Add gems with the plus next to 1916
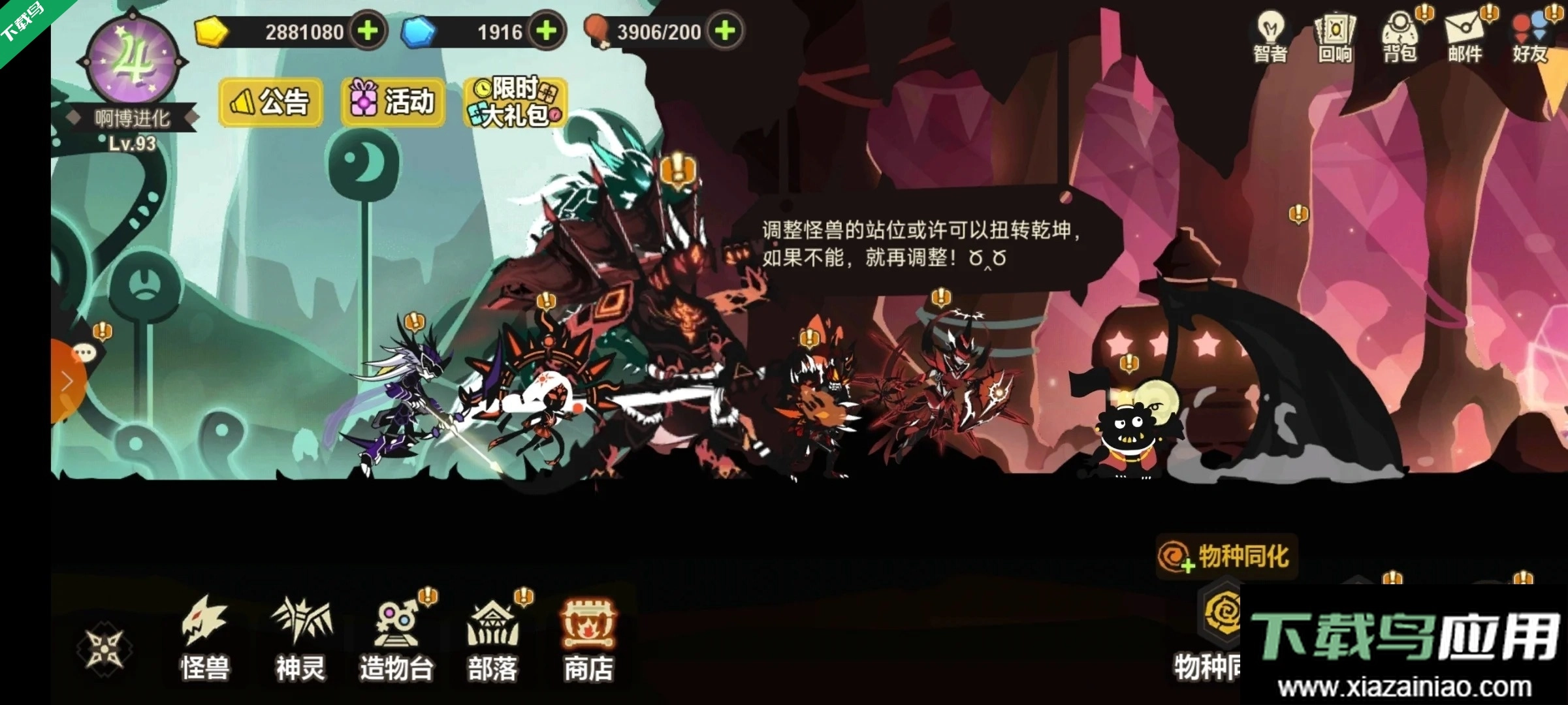Image resolution: width=1568 pixels, height=705 pixels. 545,31
